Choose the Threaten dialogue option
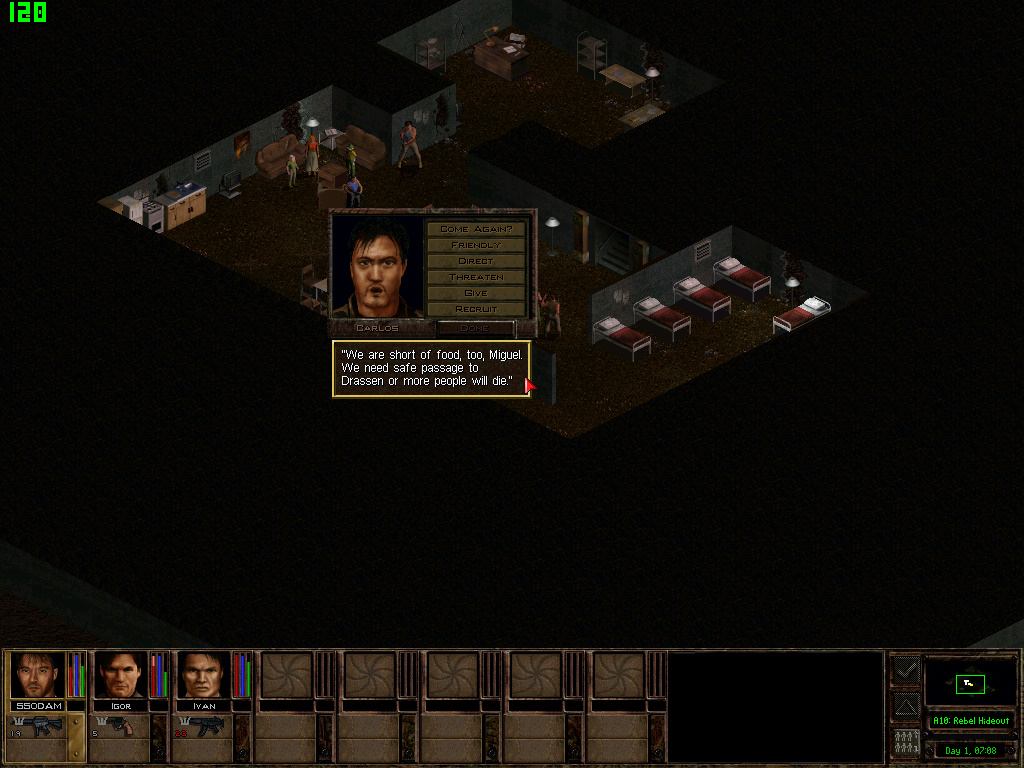Image resolution: width=1024 pixels, height=768 pixels. (x=476, y=277)
